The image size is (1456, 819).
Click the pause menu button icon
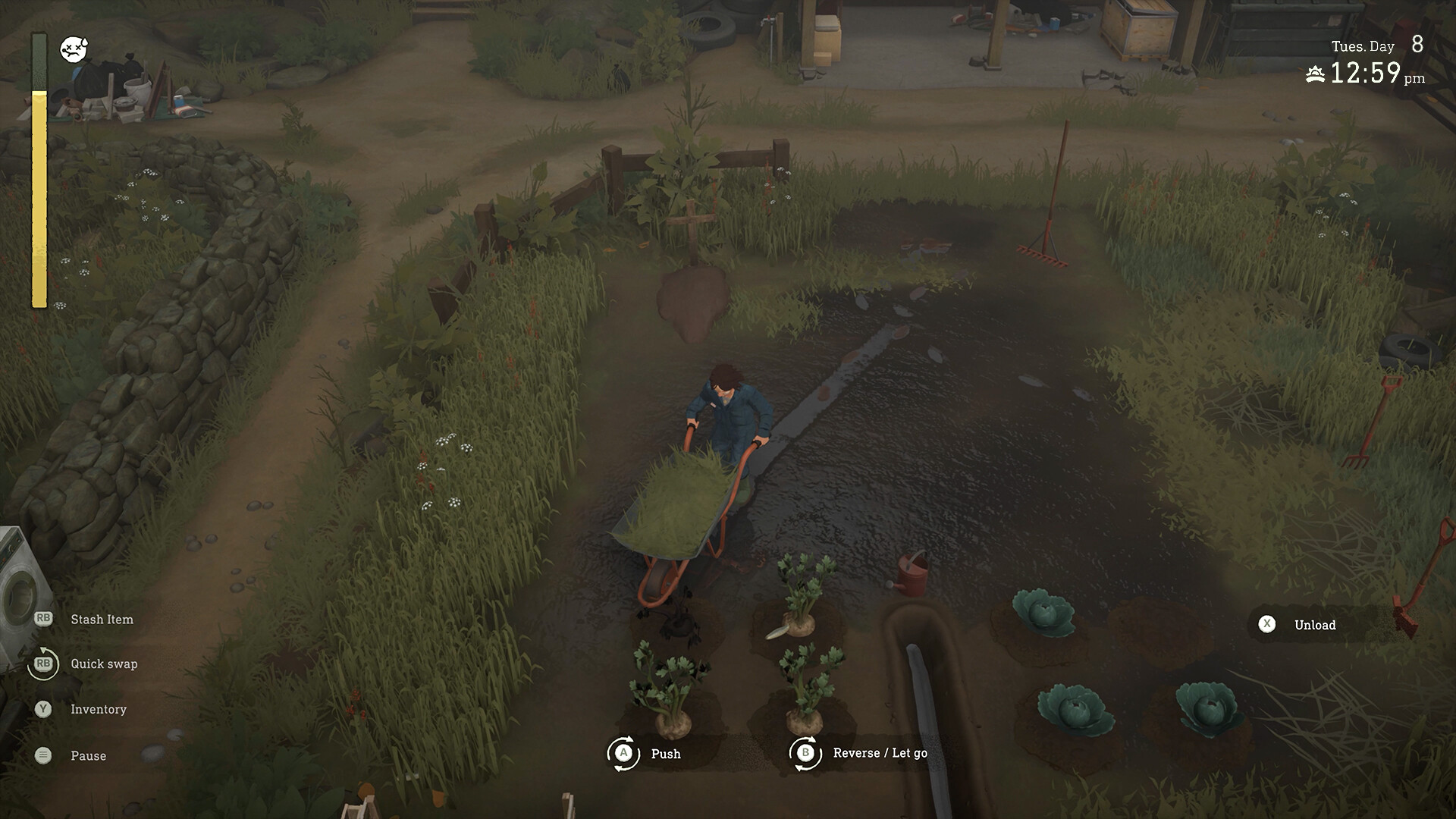click(44, 755)
